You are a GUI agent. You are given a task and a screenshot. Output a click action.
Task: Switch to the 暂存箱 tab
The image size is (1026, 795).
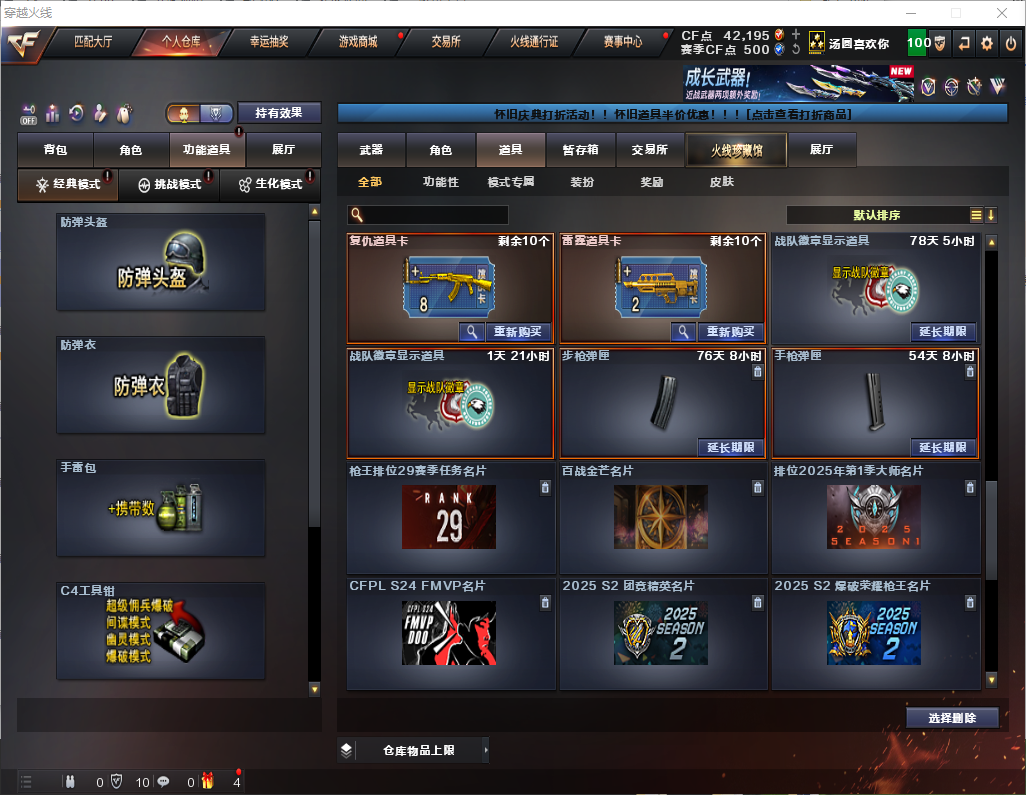(x=580, y=150)
